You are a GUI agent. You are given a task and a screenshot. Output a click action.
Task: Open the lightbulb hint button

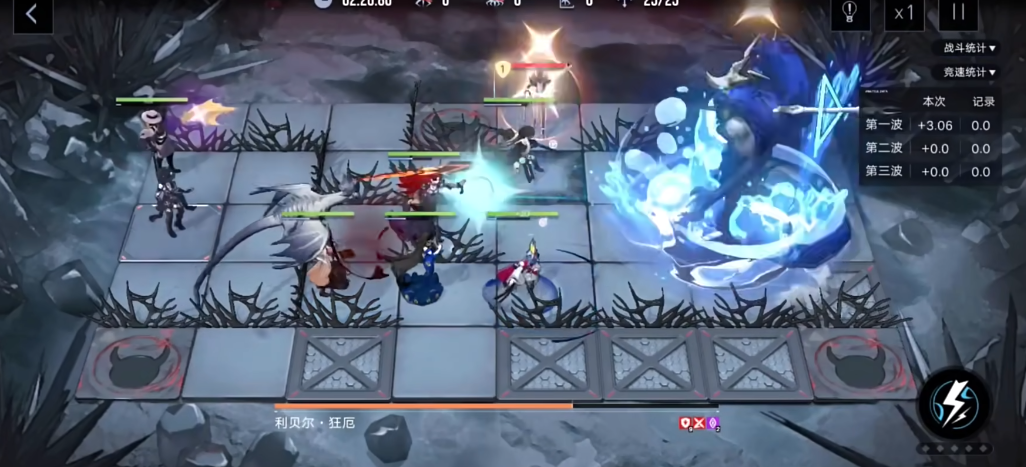pos(850,12)
